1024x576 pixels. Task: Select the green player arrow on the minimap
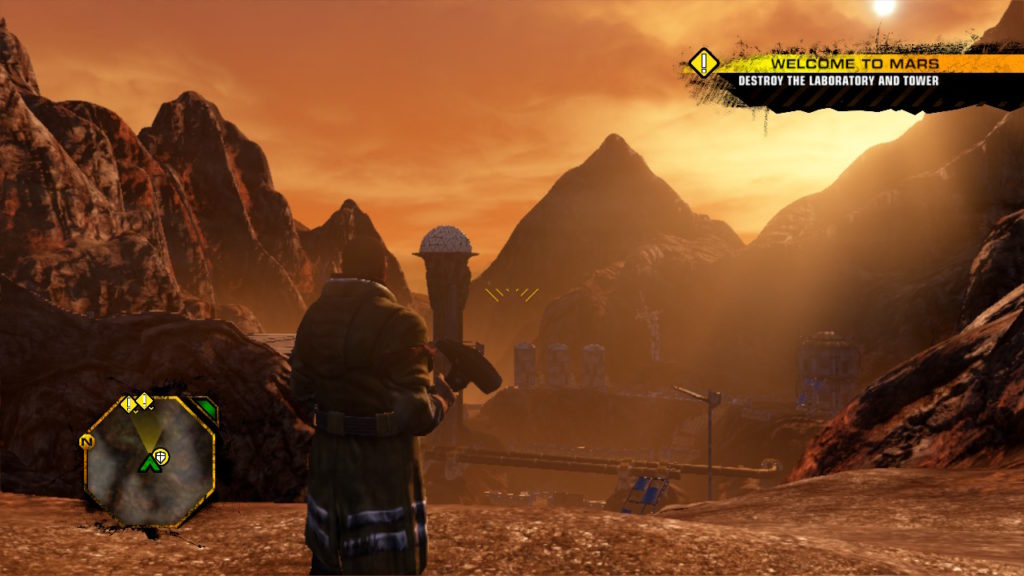(x=150, y=462)
